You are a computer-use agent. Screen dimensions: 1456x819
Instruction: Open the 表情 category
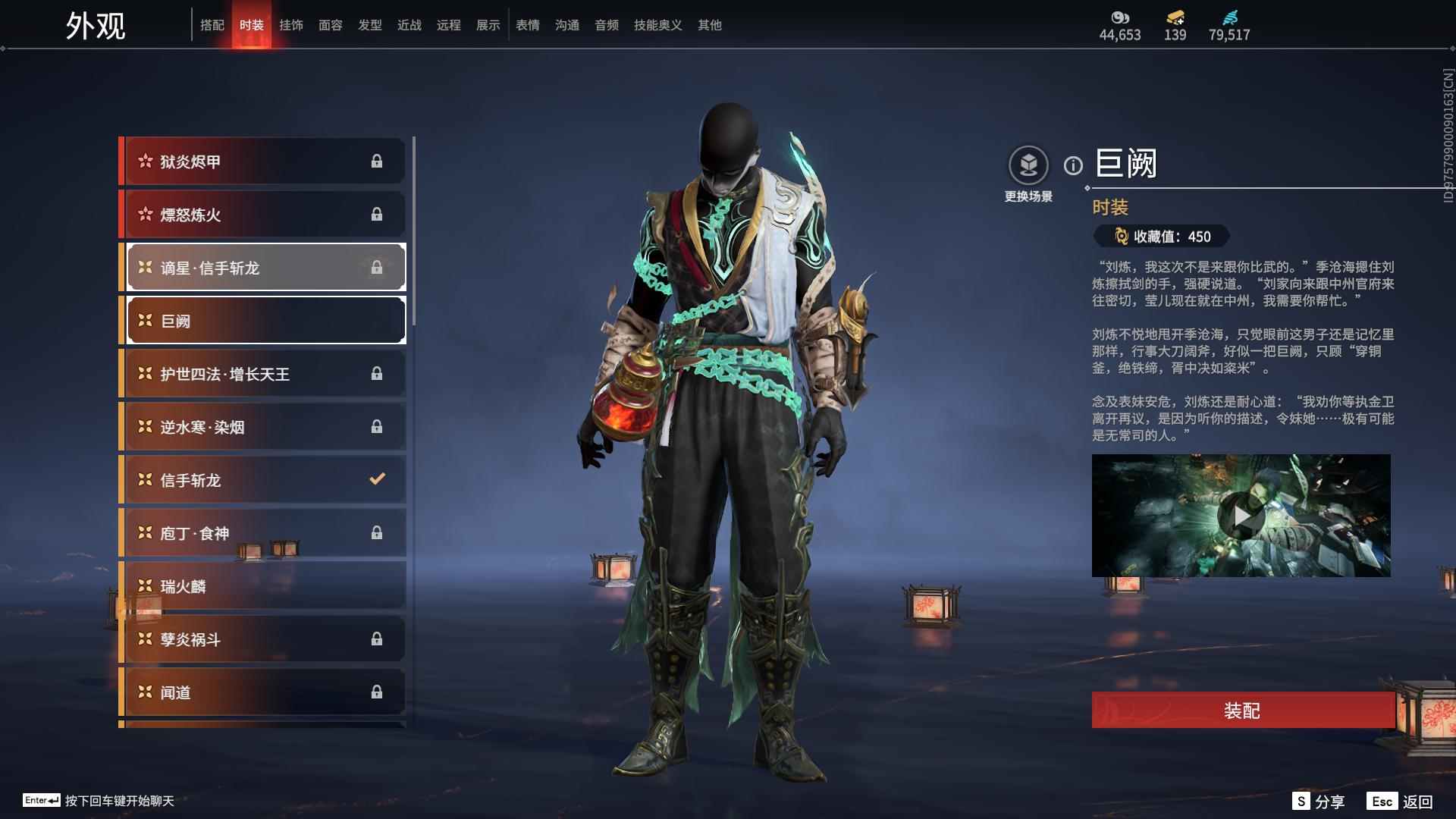tap(526, 24)
